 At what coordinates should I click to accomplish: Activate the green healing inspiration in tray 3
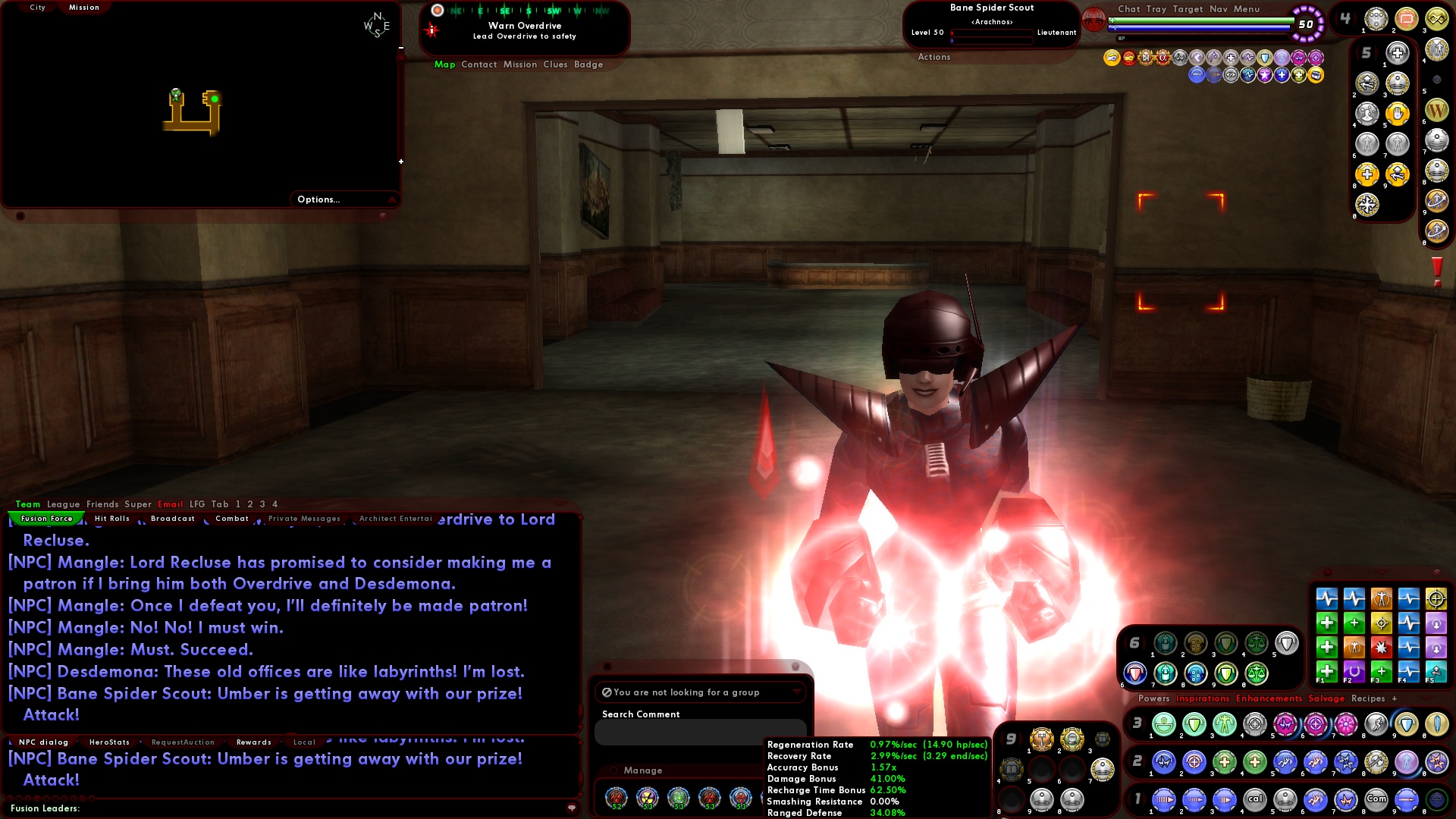pos(1164,725)
